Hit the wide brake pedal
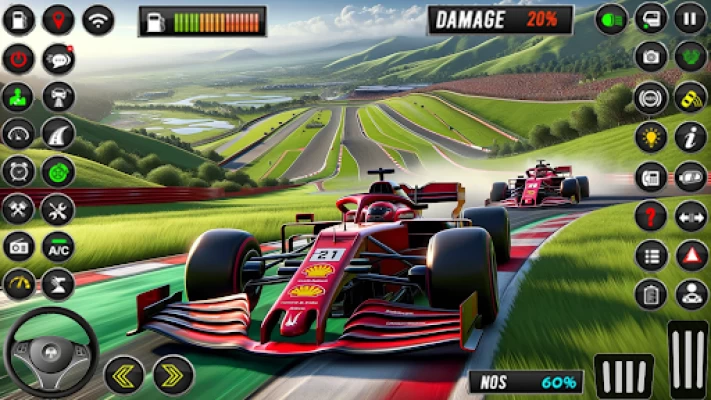The width and height of the screenshot is (711, 400). click(x=624, y=375)
